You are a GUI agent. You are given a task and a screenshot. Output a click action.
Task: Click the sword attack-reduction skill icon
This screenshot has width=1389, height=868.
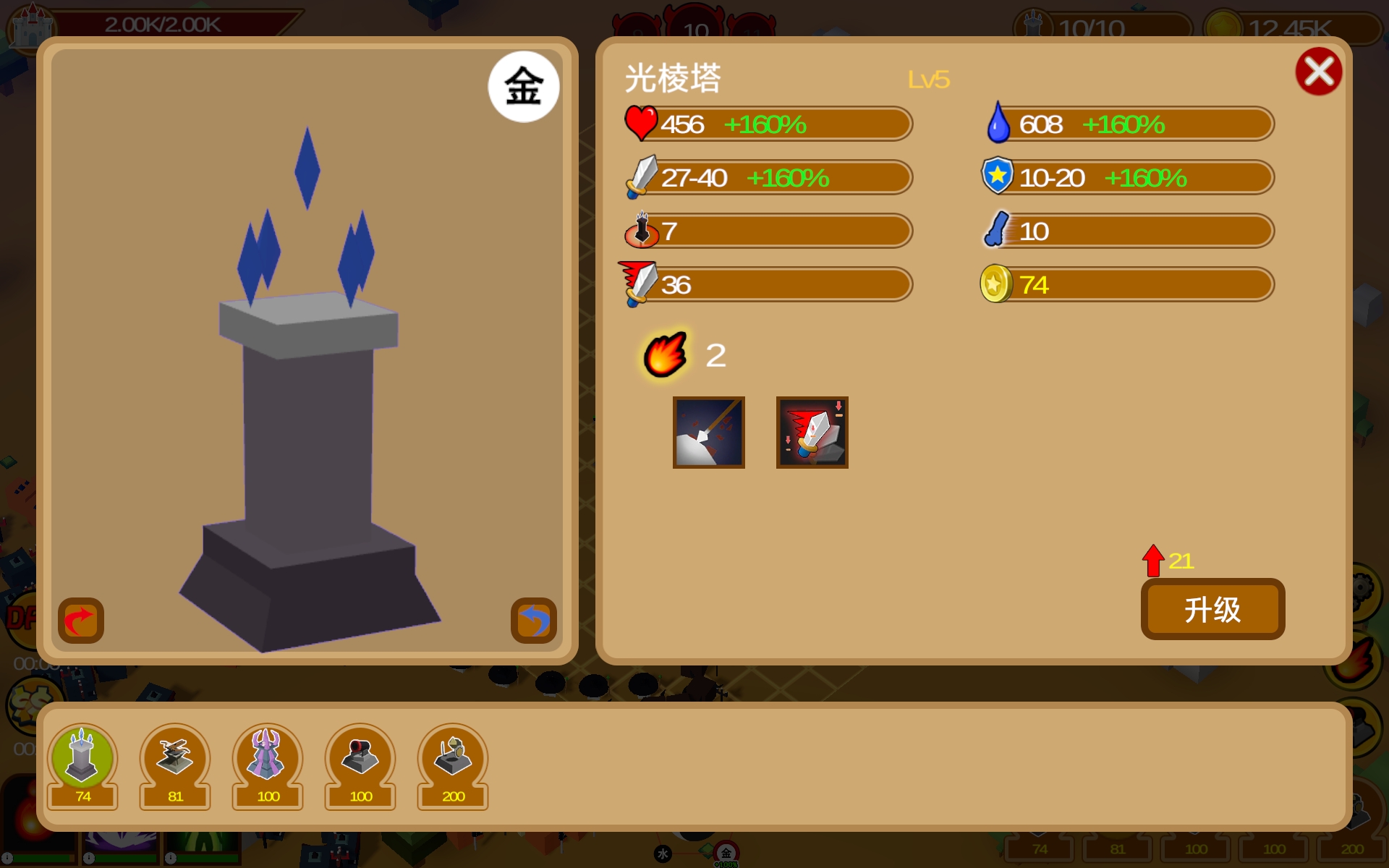coord(812,432)
